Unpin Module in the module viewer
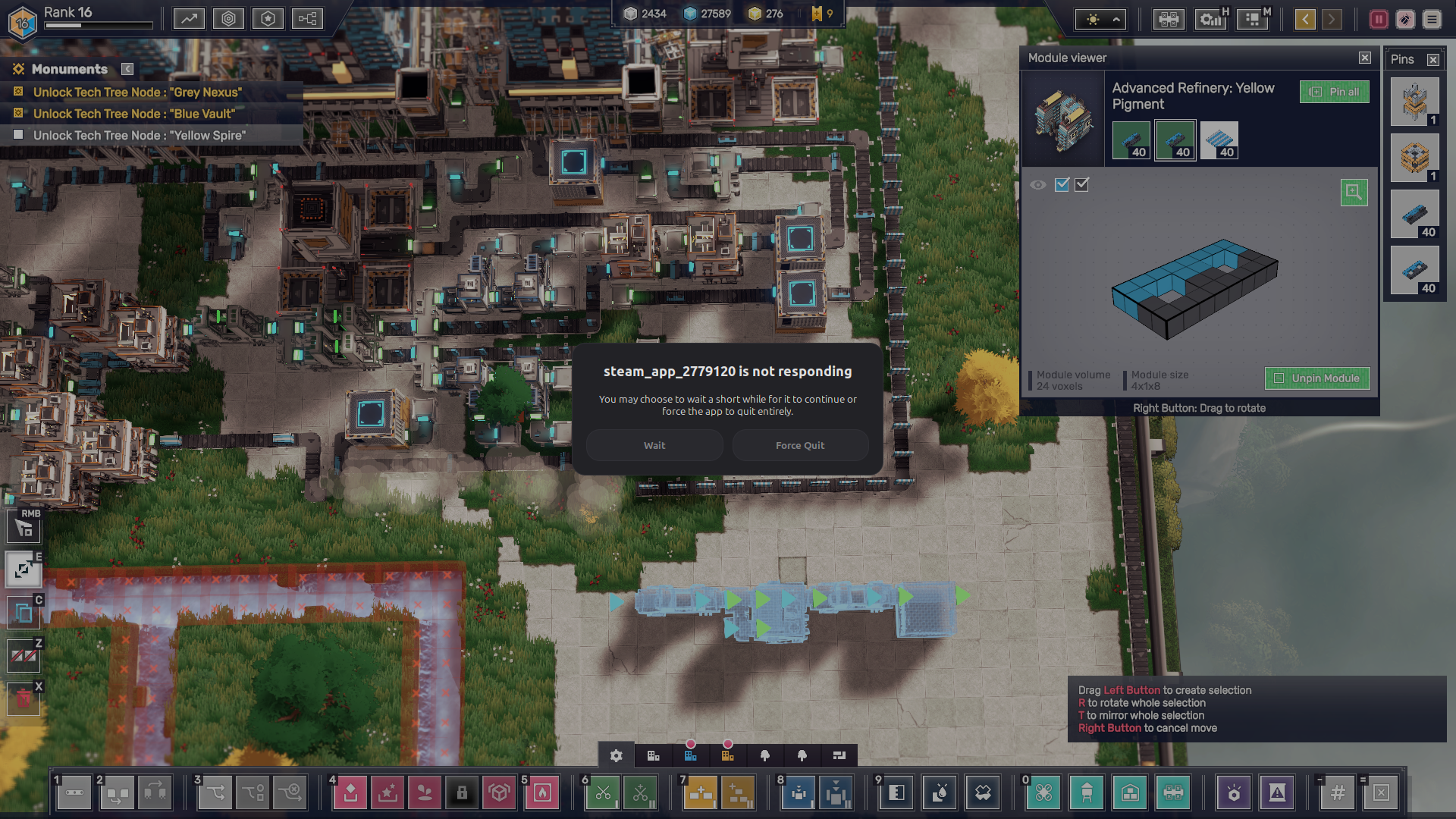This screenshot has height=819, width=1456. click(x=1317, y=378)
